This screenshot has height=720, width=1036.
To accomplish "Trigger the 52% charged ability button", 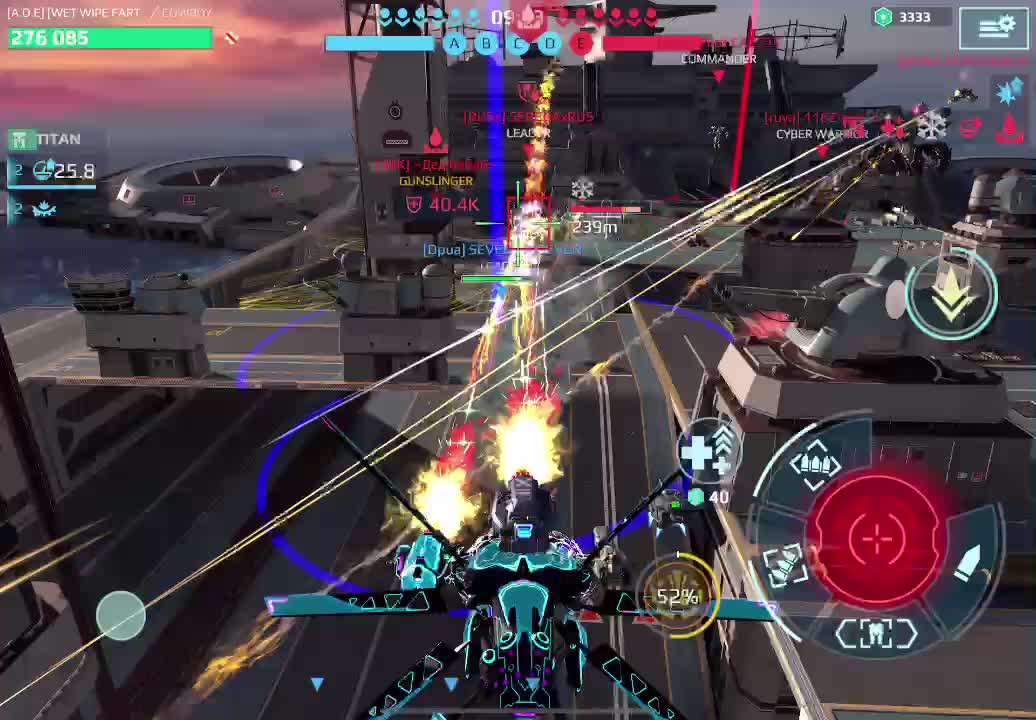I will tap(679, 596).
